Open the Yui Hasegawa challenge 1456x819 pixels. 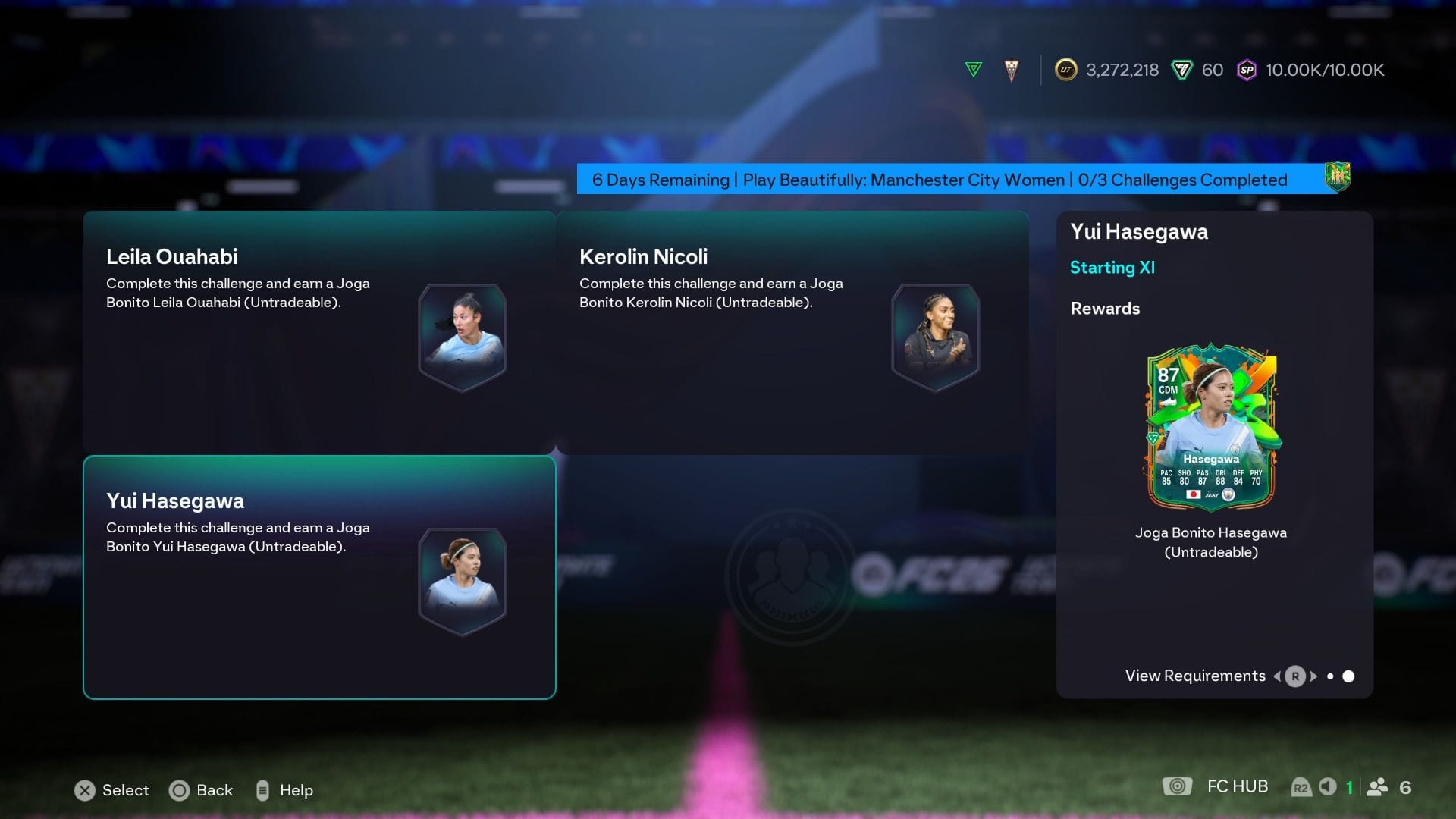318,576
